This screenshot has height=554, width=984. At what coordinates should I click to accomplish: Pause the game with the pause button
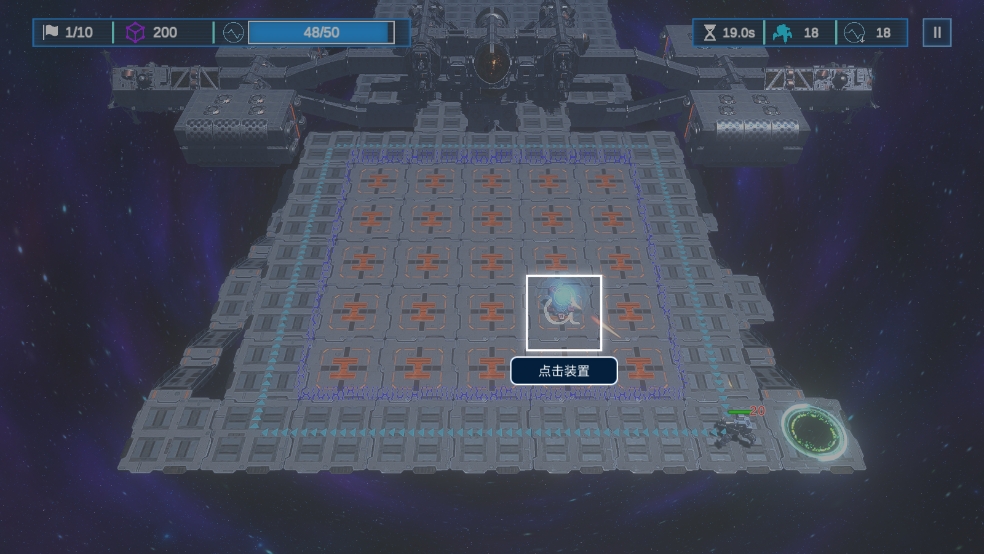[937, 33]
